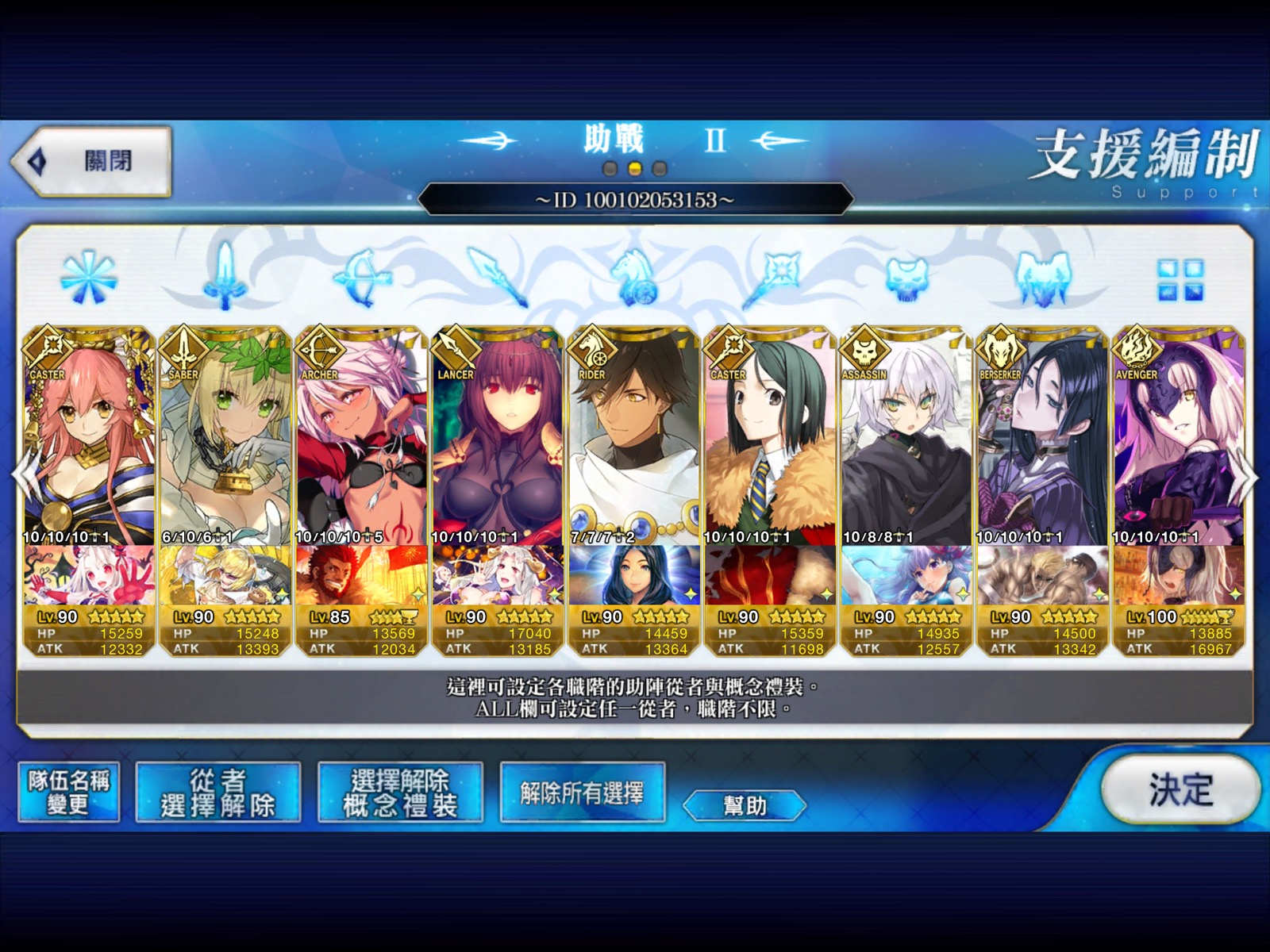Viewport: 1270px width, 952px height.
Task: Select the ALL classes asterisk icon
Action: pos(90,276)
